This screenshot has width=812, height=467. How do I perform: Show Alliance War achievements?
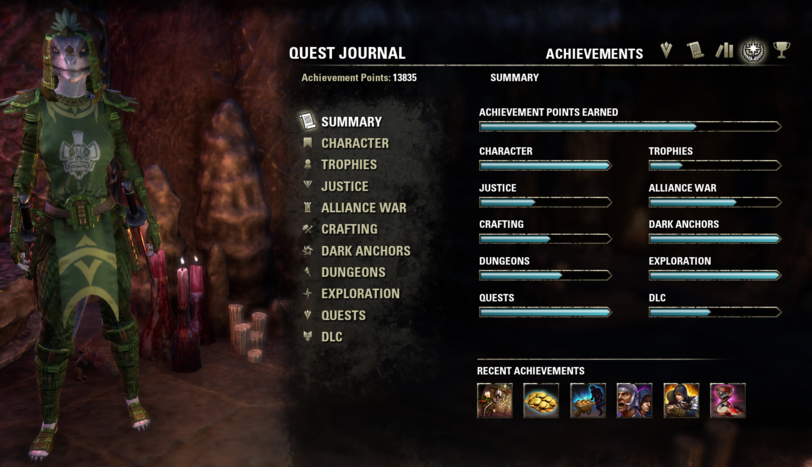coord(363,208)
